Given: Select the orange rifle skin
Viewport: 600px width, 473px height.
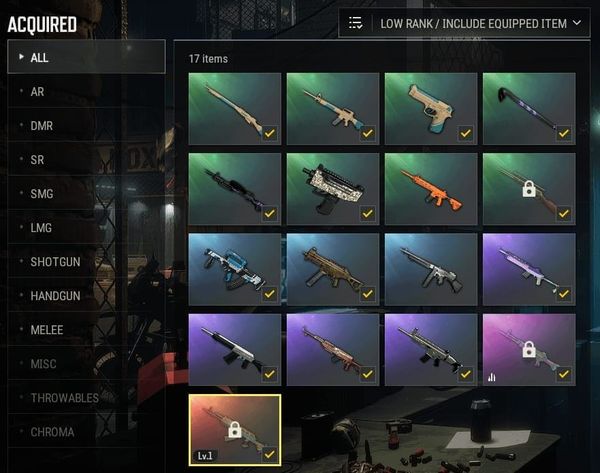Looking at the screenshot, I should (431, 188).
